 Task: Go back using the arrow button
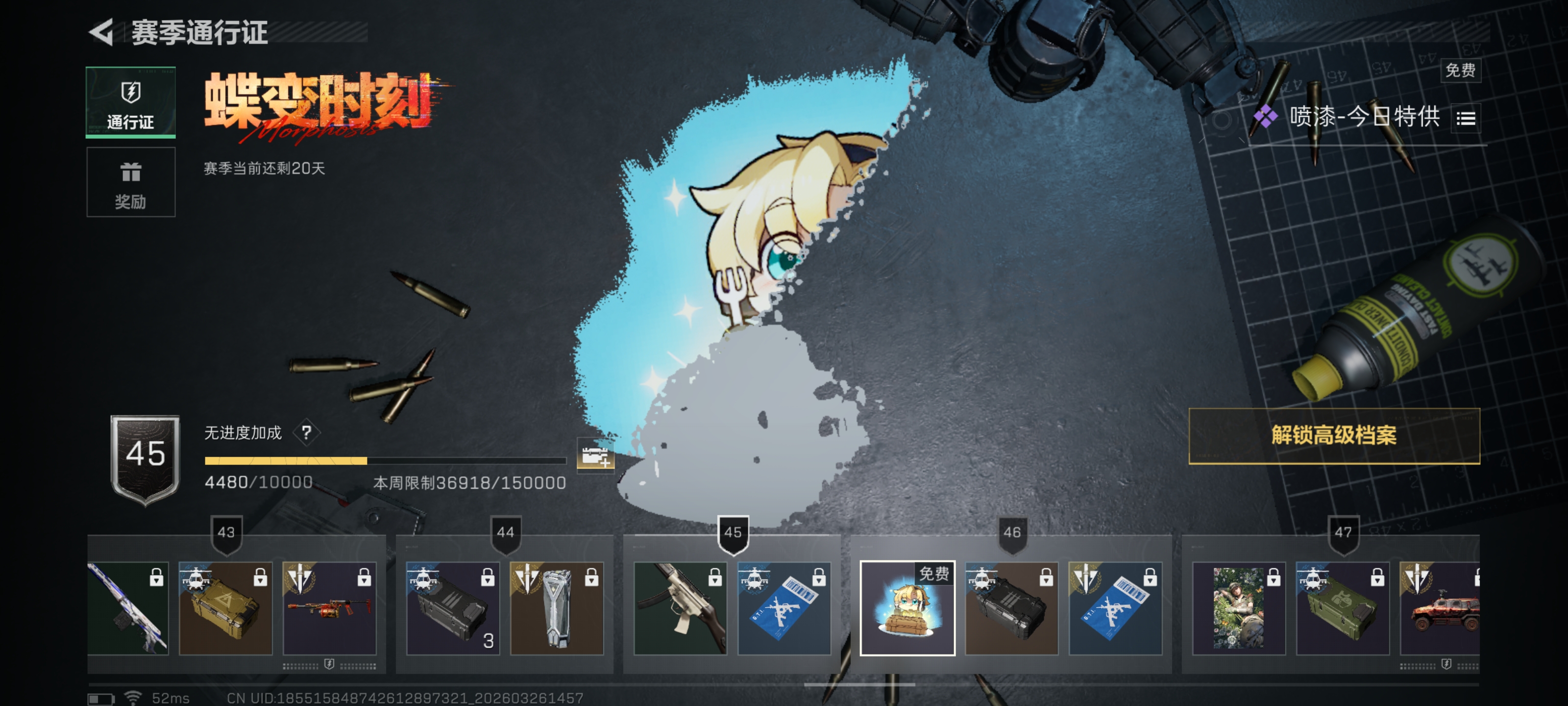tap(102, 32)
